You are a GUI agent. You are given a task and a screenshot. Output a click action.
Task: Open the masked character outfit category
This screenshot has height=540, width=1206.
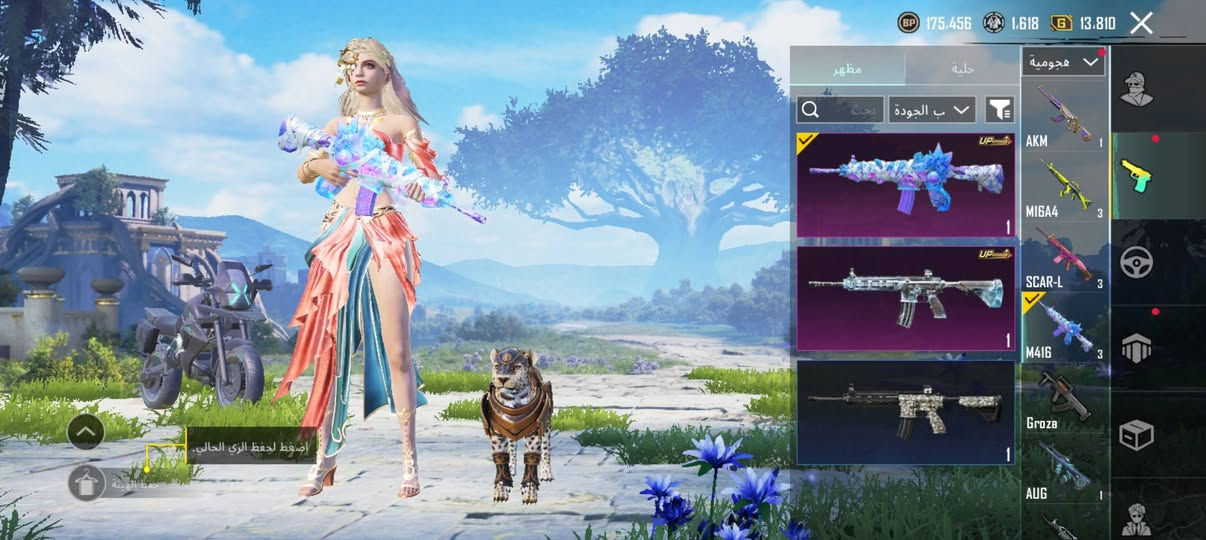[1137, 90]
